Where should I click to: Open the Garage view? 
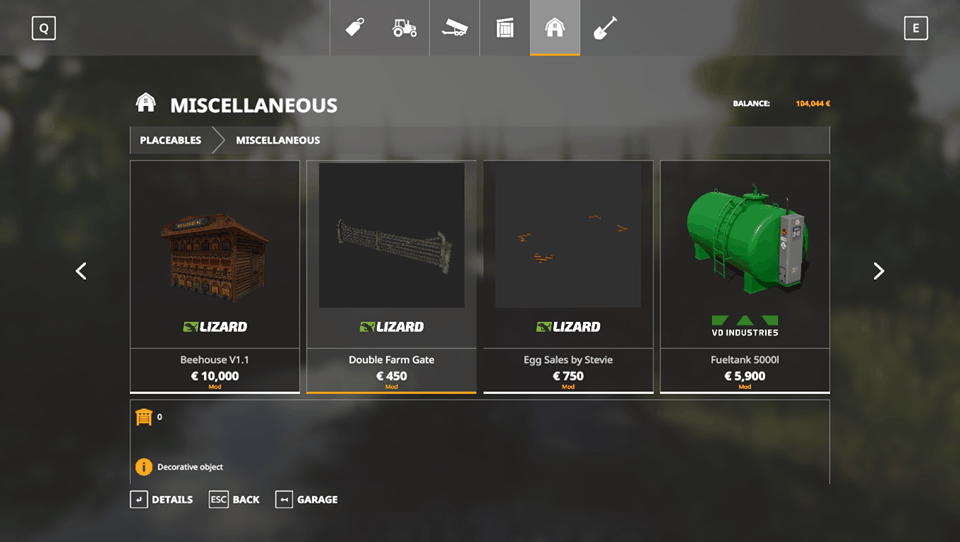(307, 499)
